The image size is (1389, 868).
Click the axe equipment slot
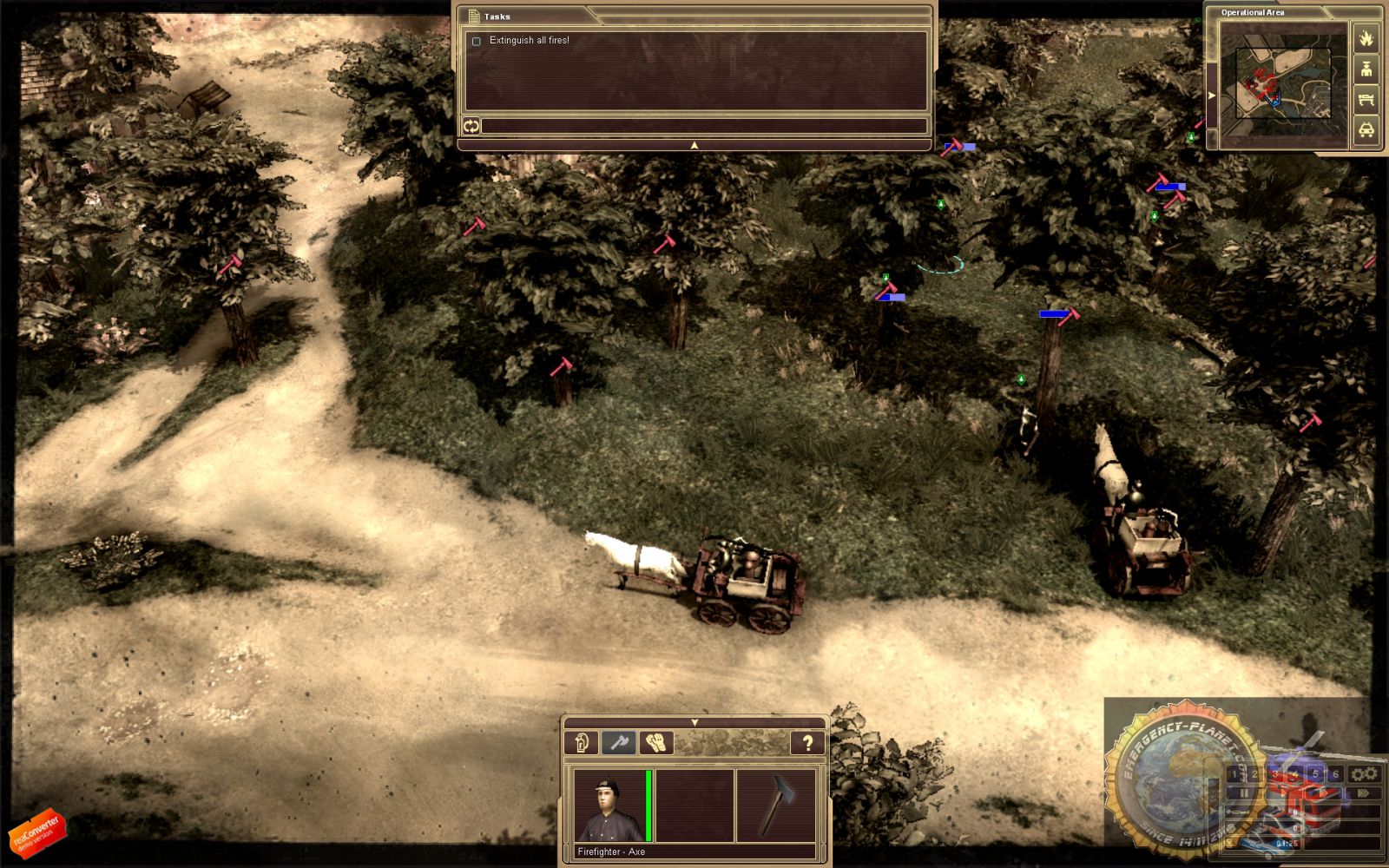click(x=775, y=806)
